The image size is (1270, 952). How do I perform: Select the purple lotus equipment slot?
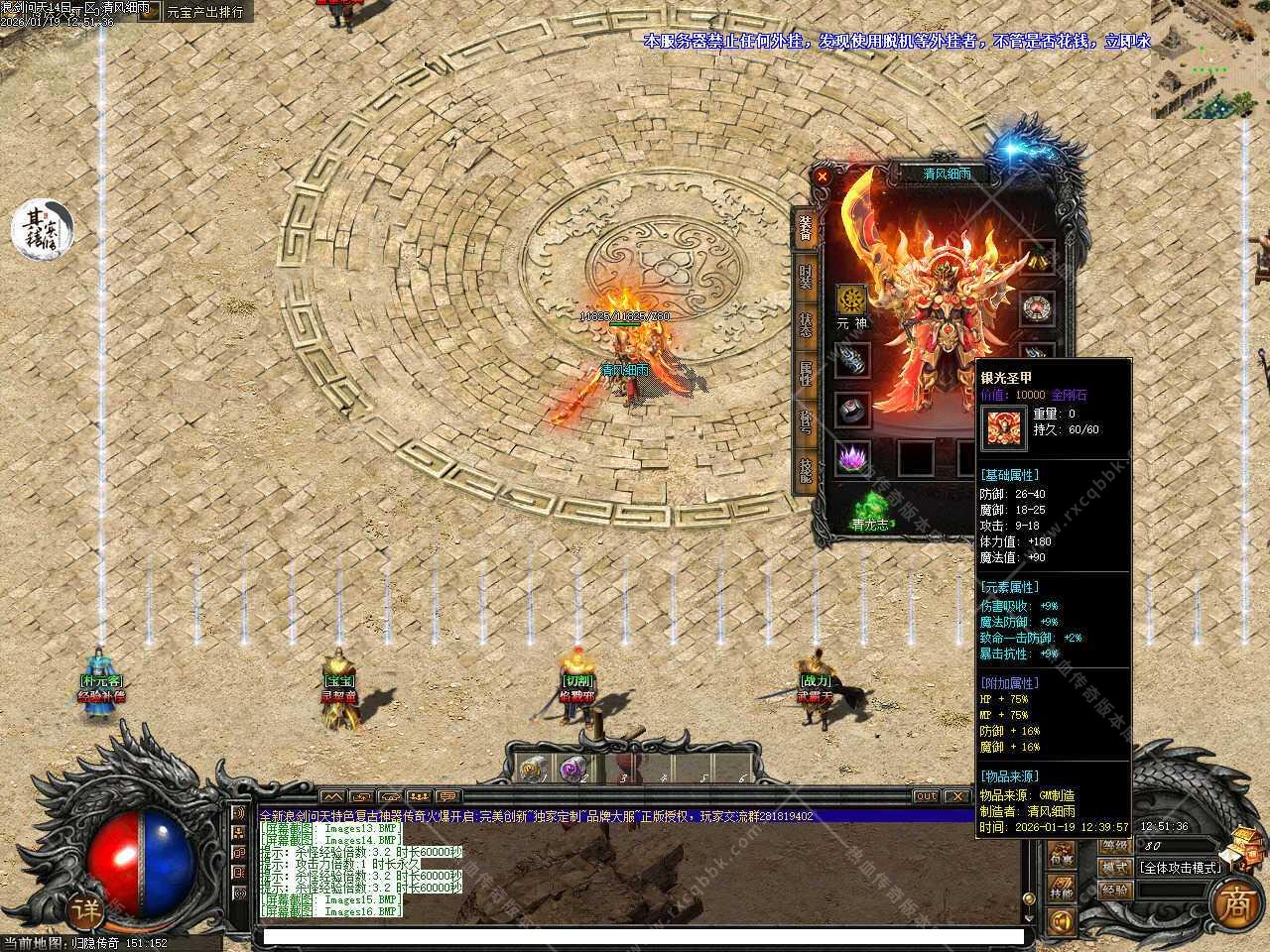851,458
